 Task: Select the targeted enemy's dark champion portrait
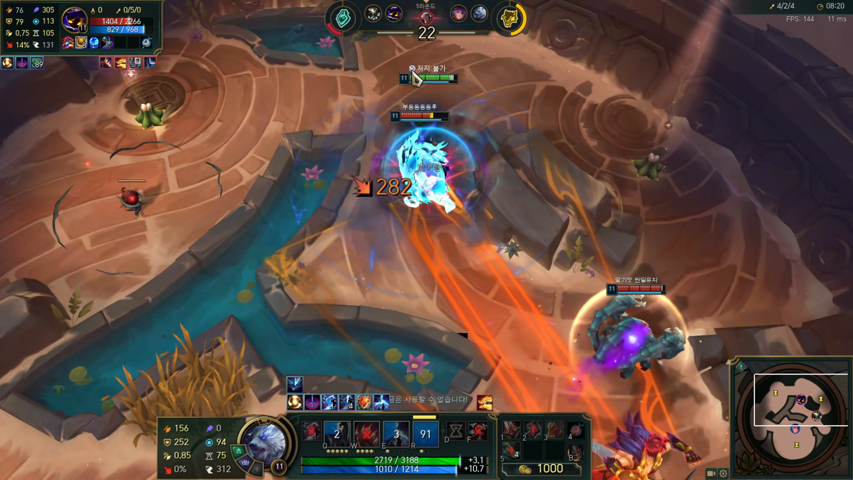click(x=74, y=19)
